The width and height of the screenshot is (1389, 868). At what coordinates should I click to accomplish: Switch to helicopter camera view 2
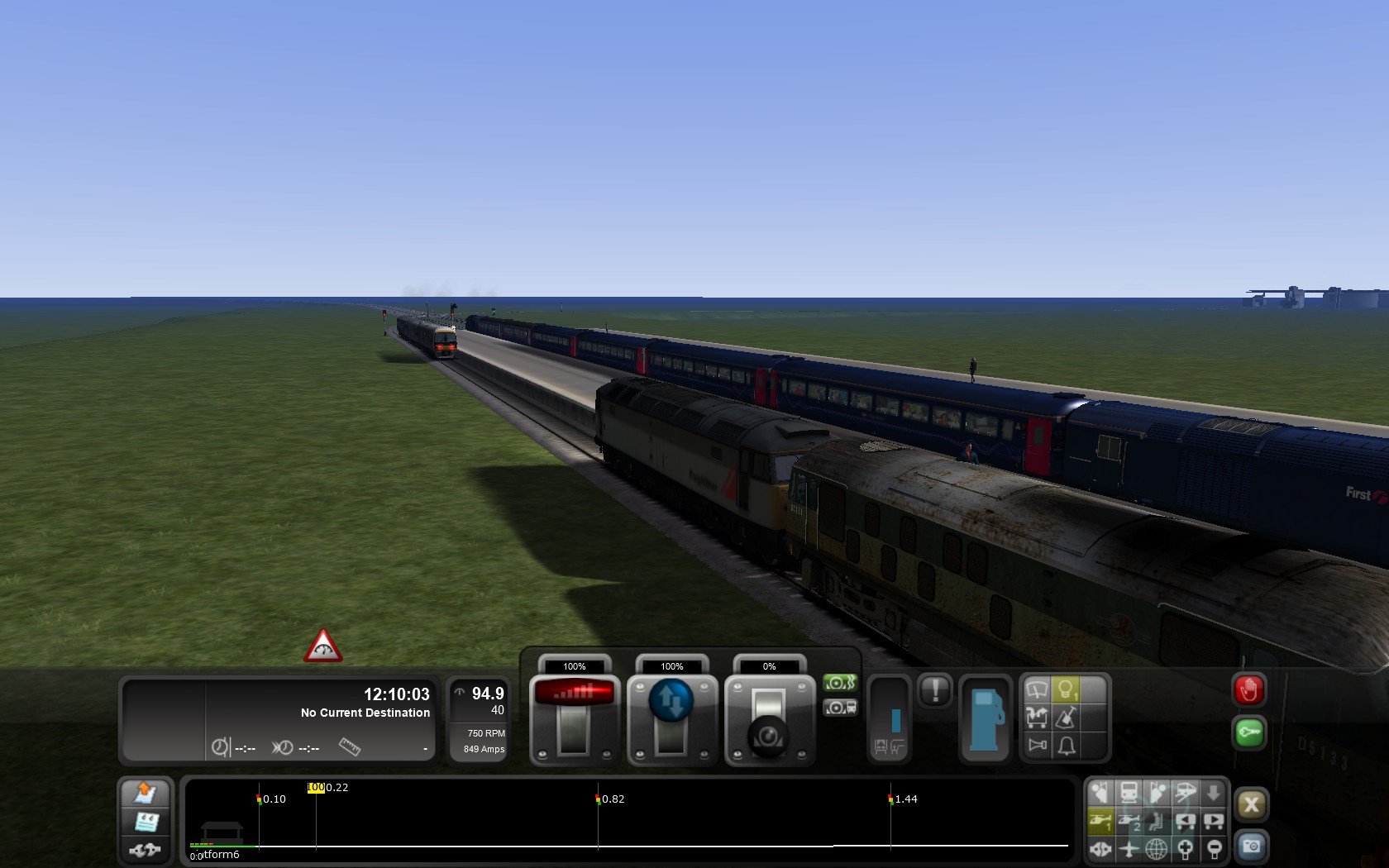click(1129, 821)
